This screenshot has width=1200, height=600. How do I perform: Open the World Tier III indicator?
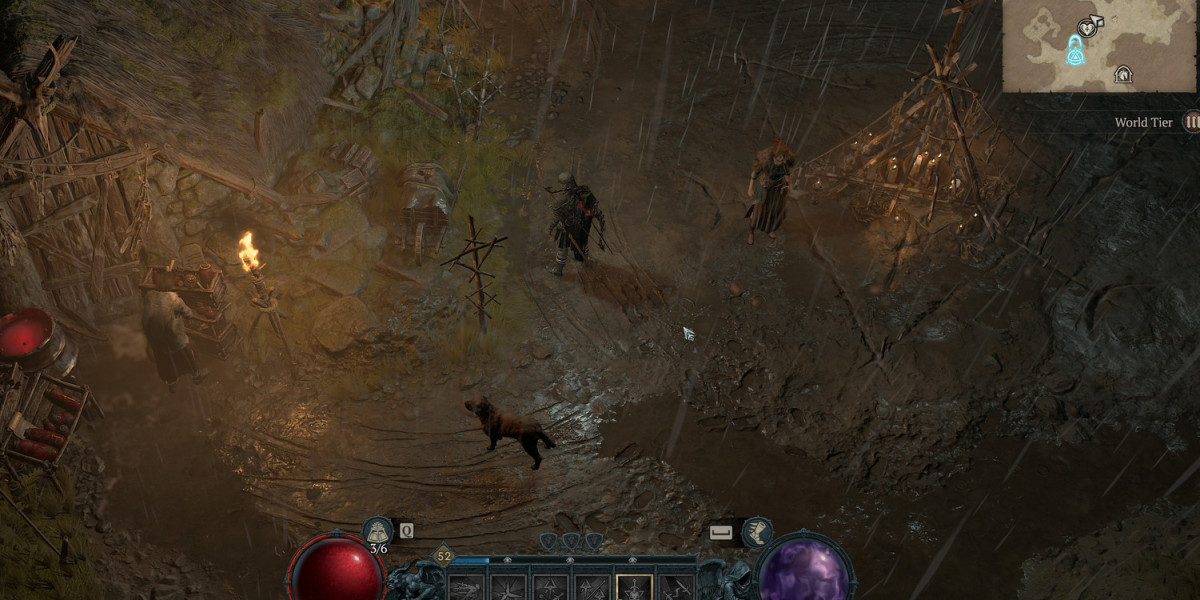pos(1191,122)
